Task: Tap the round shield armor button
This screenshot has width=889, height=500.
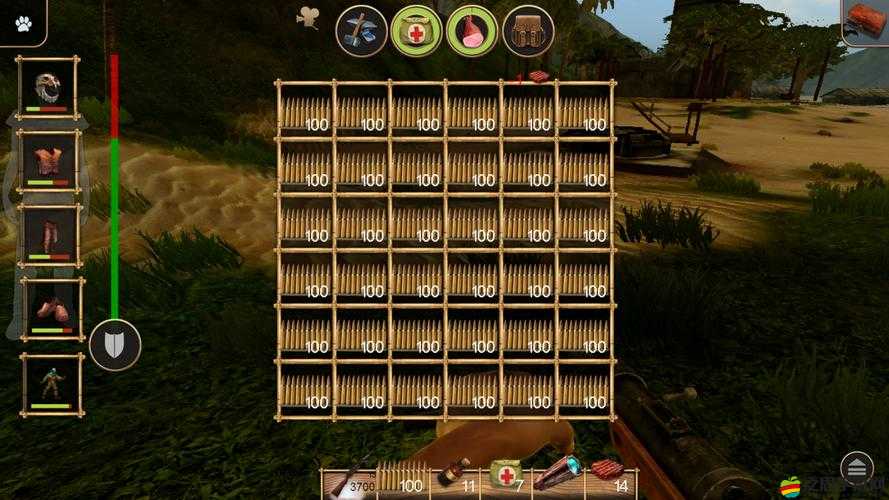Action: coord(114,346)
